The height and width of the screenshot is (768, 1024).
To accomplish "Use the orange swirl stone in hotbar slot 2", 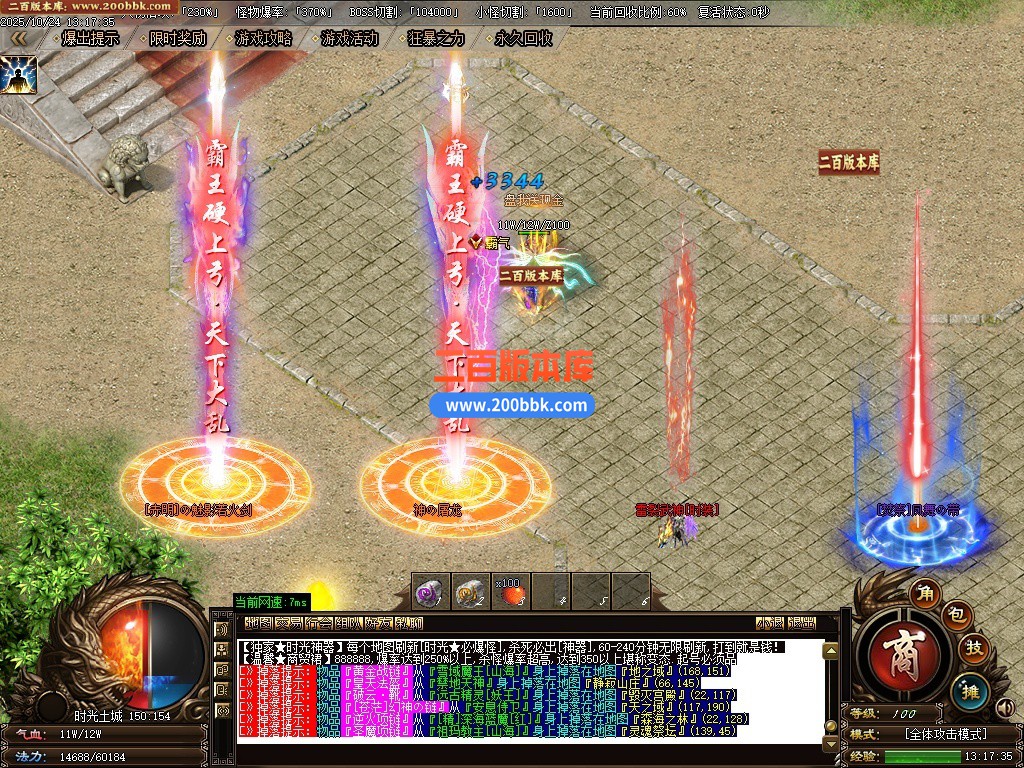I will coord(470,592).
